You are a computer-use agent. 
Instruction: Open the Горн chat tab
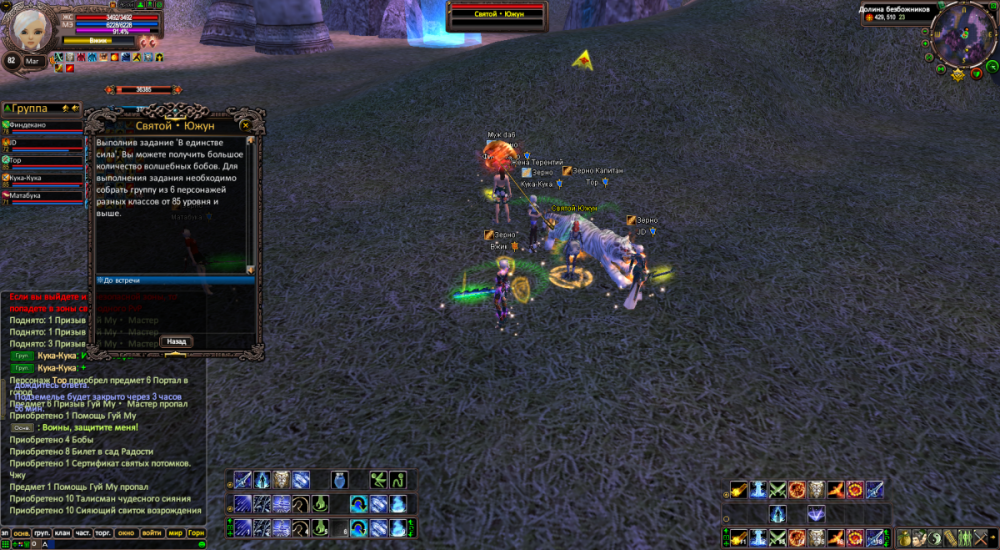click(197, 533)
